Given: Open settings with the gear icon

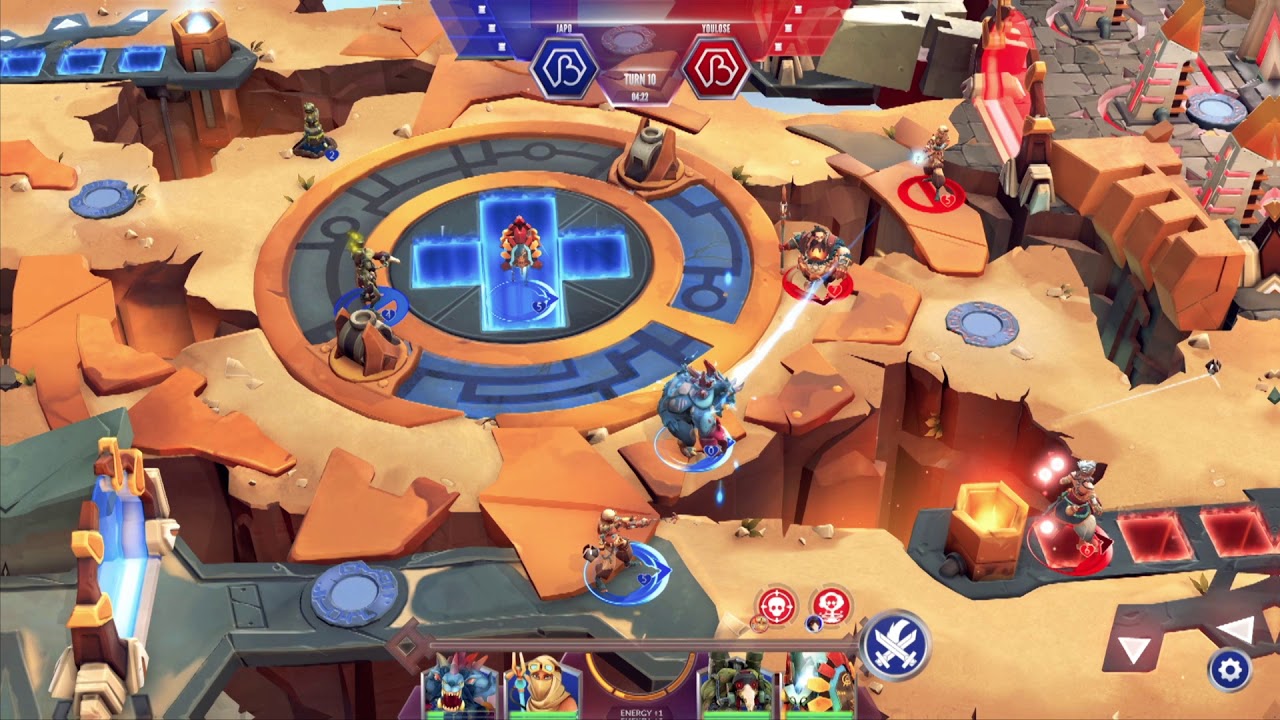Looking at the screenshot, I should (1229, 669).
